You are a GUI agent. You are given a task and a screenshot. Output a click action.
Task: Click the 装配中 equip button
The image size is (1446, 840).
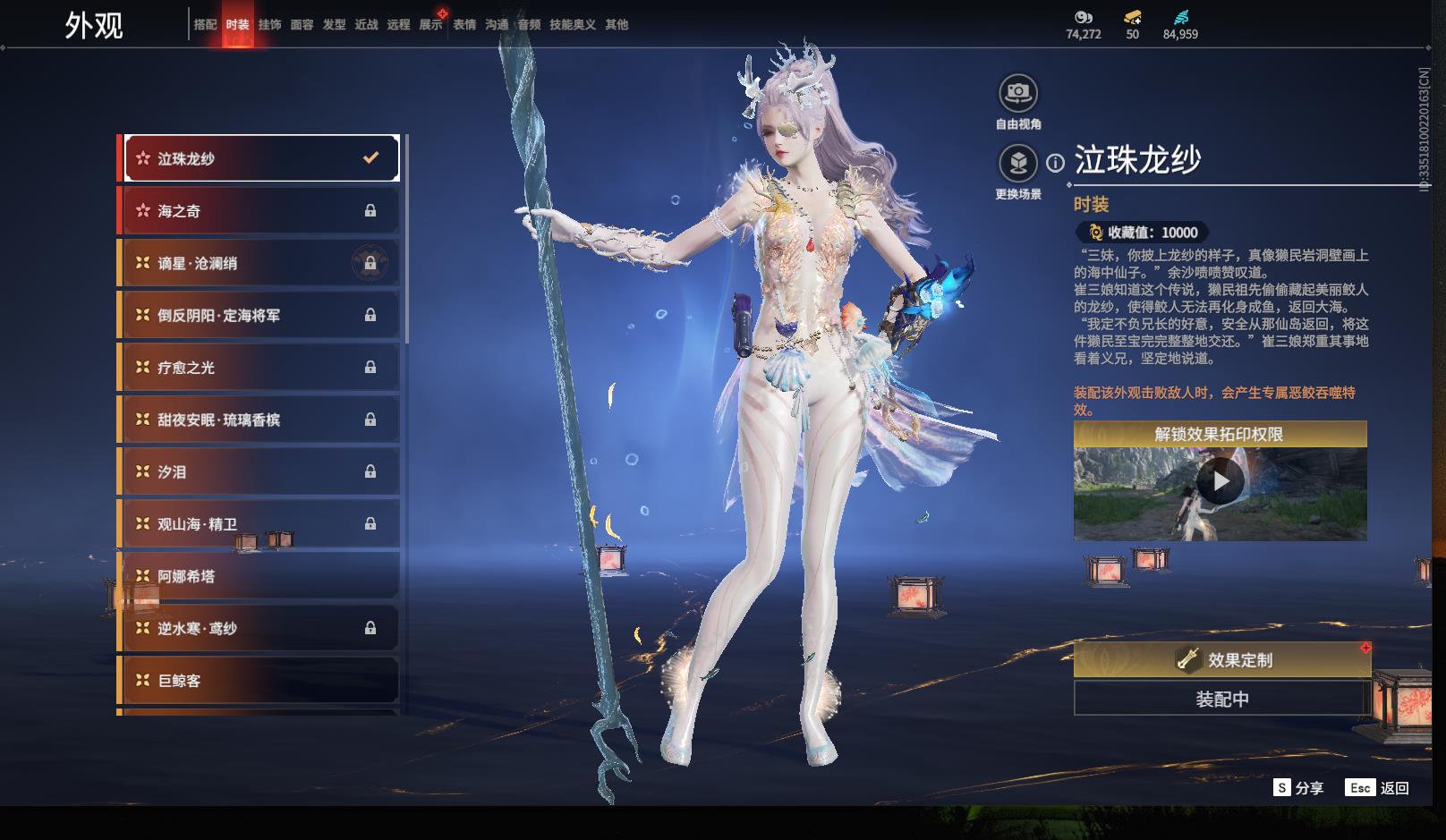1221,699
